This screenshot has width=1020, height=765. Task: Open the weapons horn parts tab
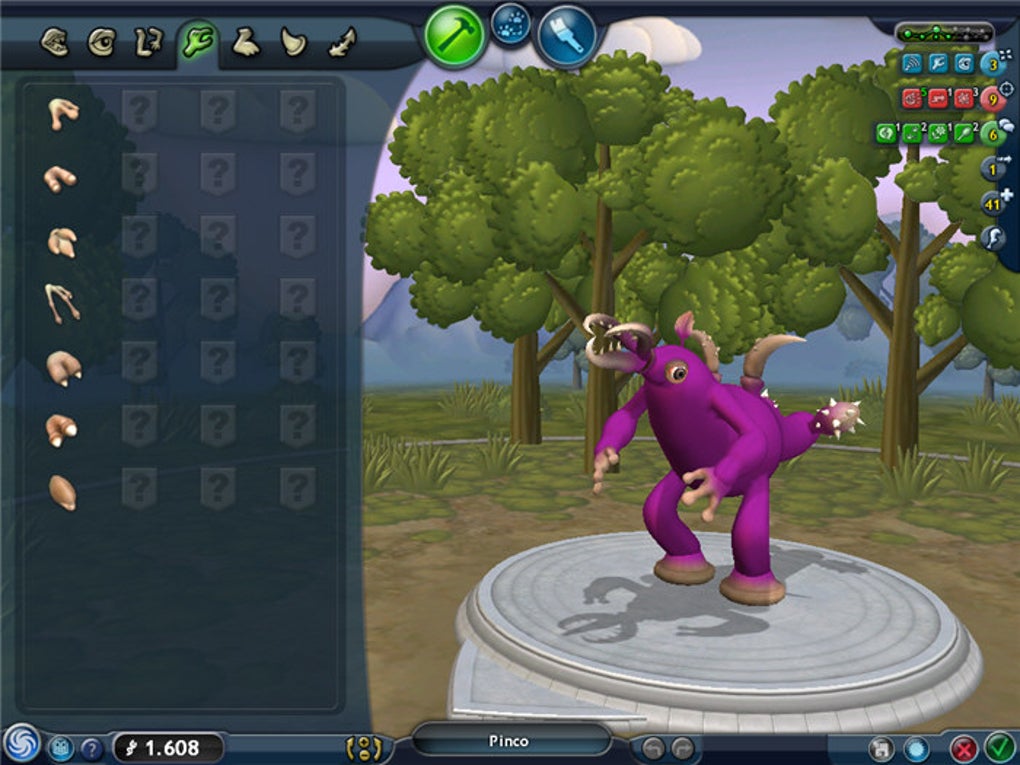click(293, 43)
